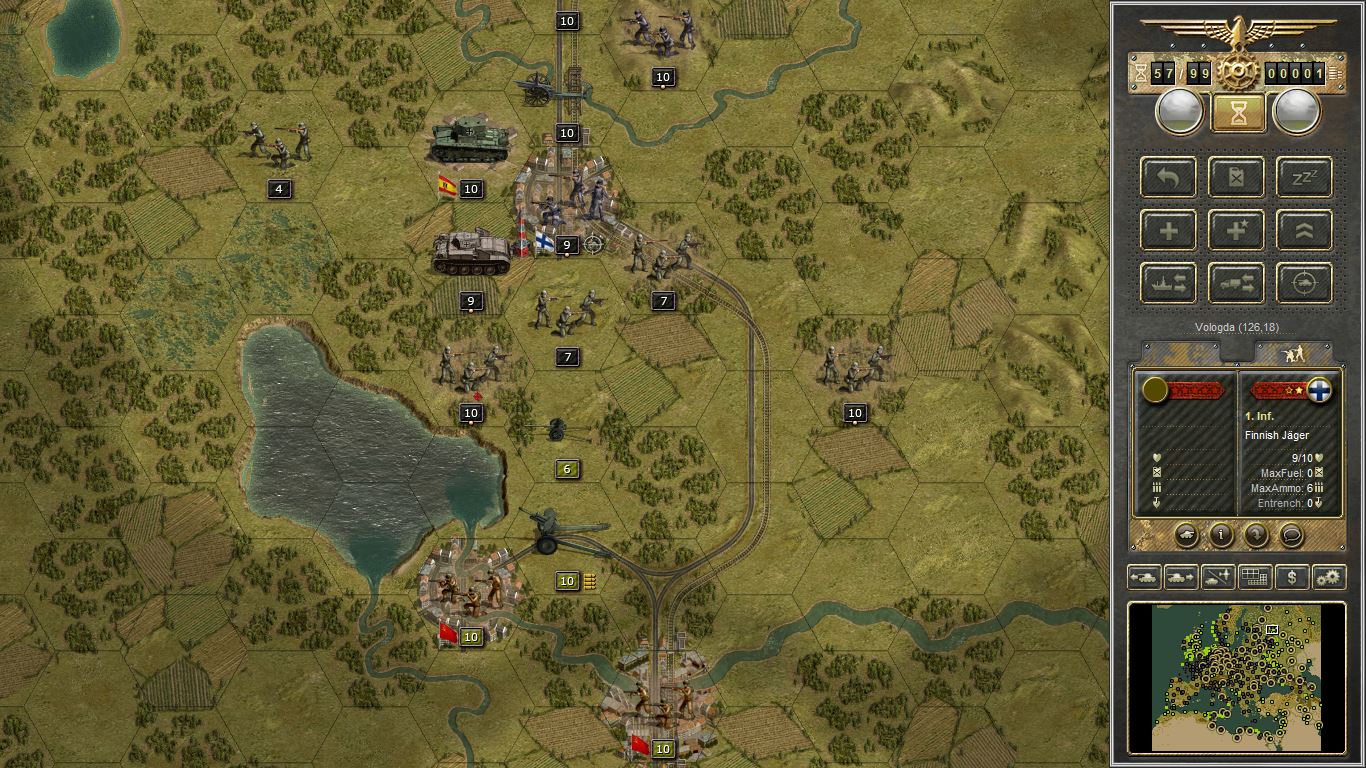Open the options gears button
Image resolution: width=1366 pixels, height=768 pixels.
[1329, 577]
